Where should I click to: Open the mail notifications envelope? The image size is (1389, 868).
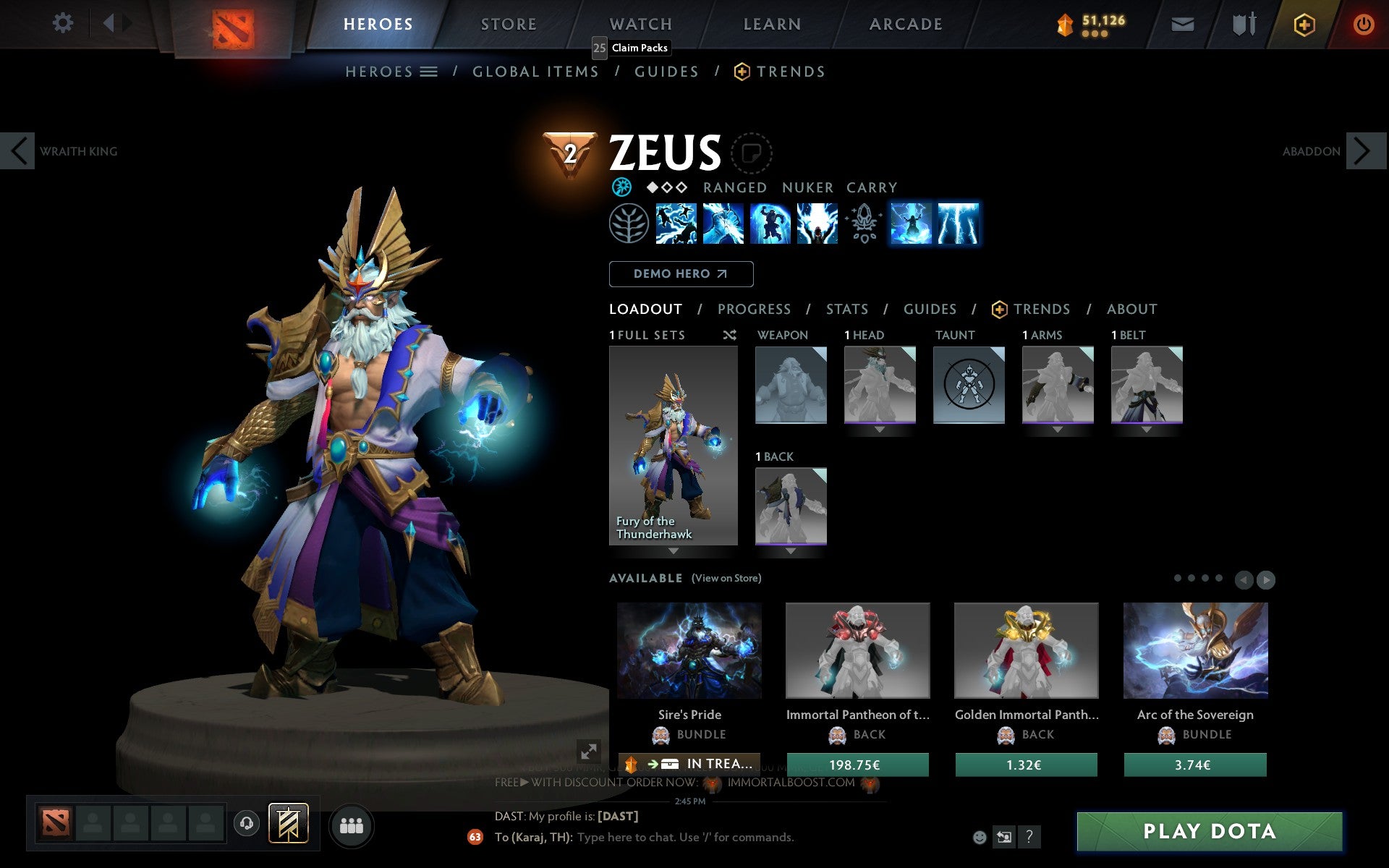pos(1182,23)
